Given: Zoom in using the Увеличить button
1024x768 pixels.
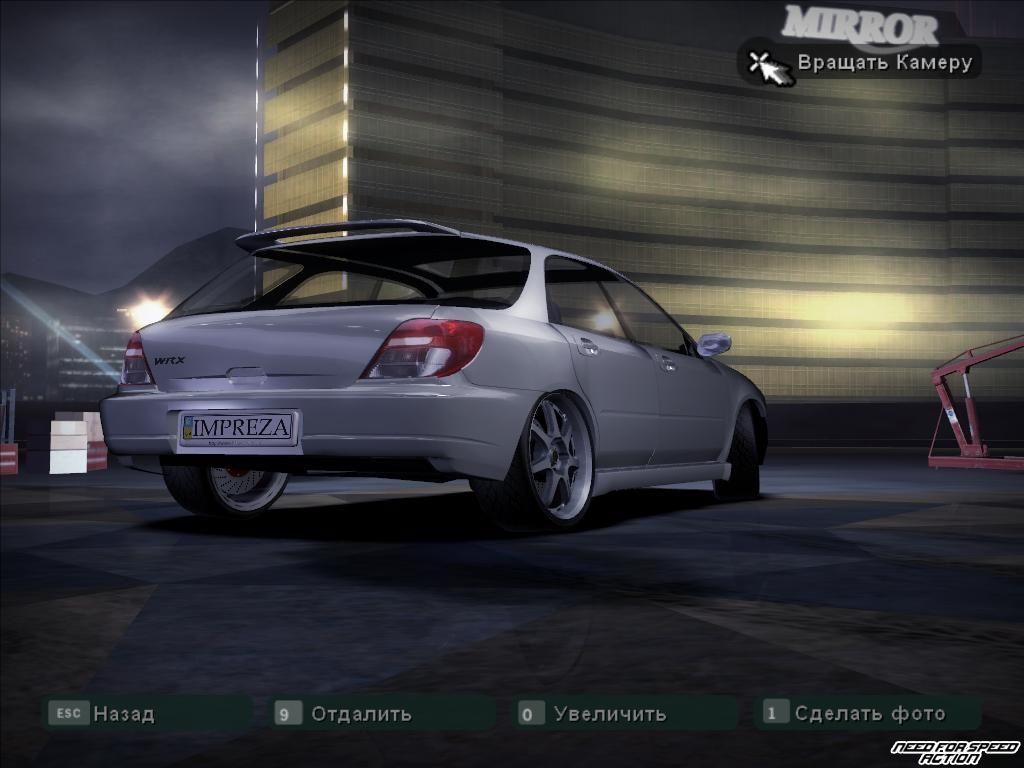Looking at the screenshot, I should click(x=609, y=714).
